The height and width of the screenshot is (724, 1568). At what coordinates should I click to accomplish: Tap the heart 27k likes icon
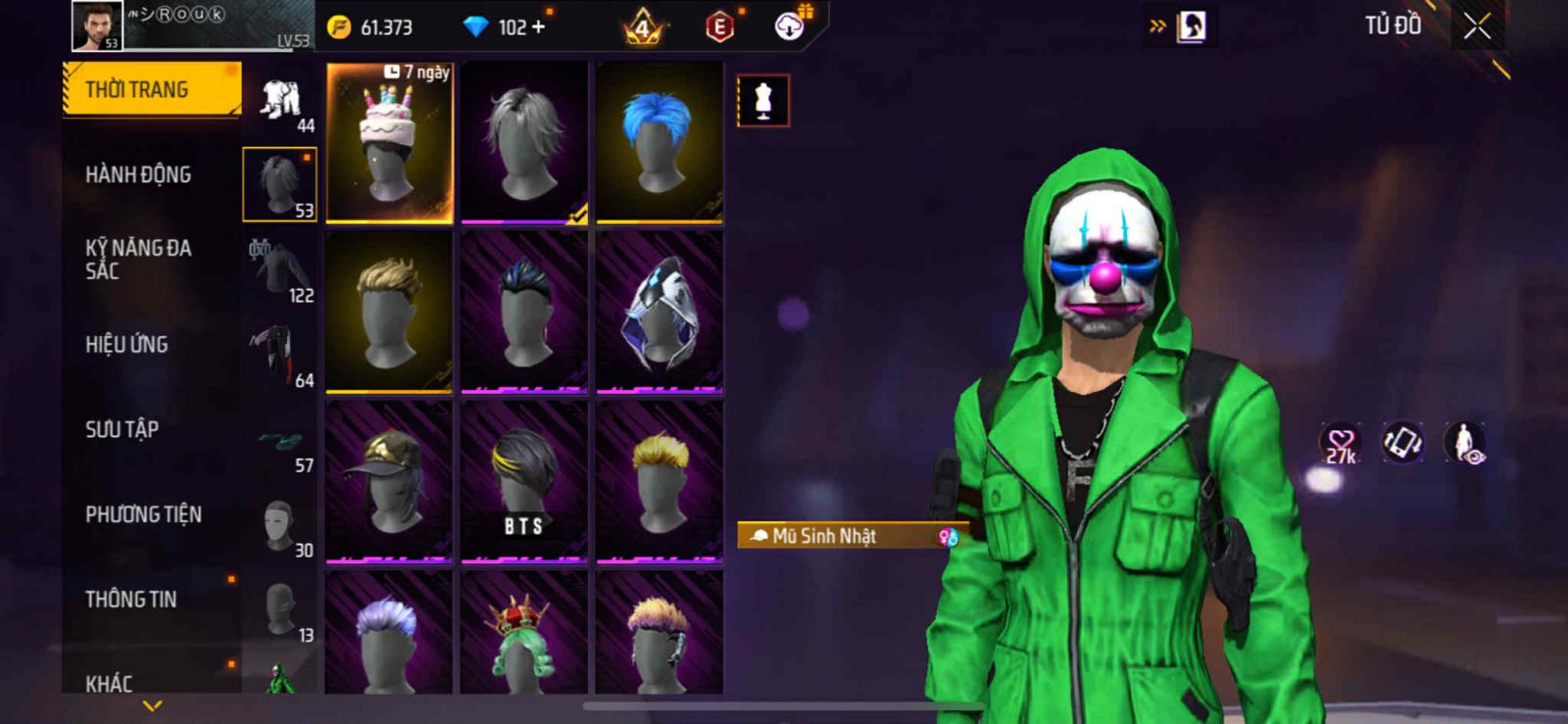tap(1340, 444)
